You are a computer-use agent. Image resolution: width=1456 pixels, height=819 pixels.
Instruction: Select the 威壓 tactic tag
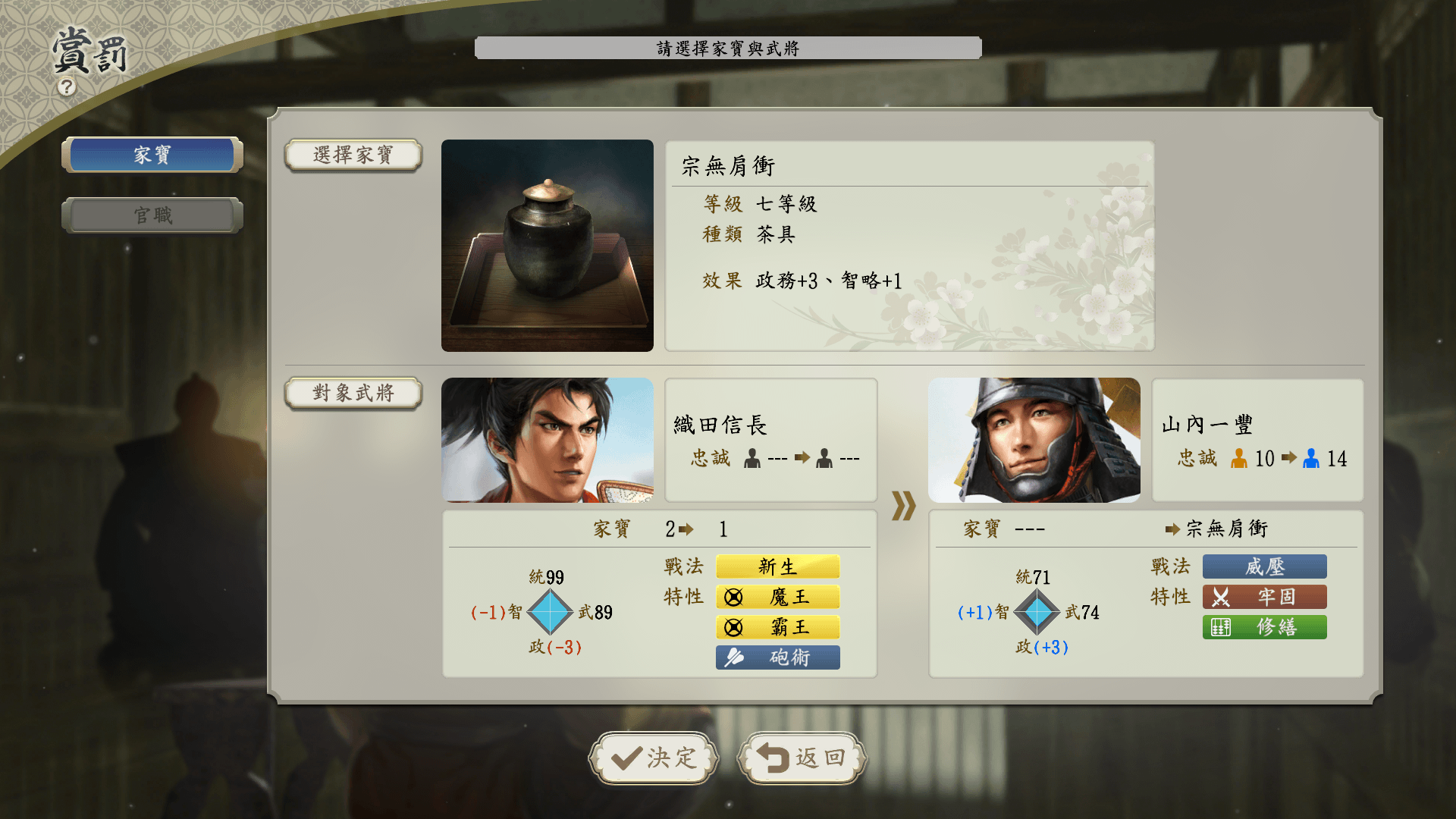coord(1264,566)
